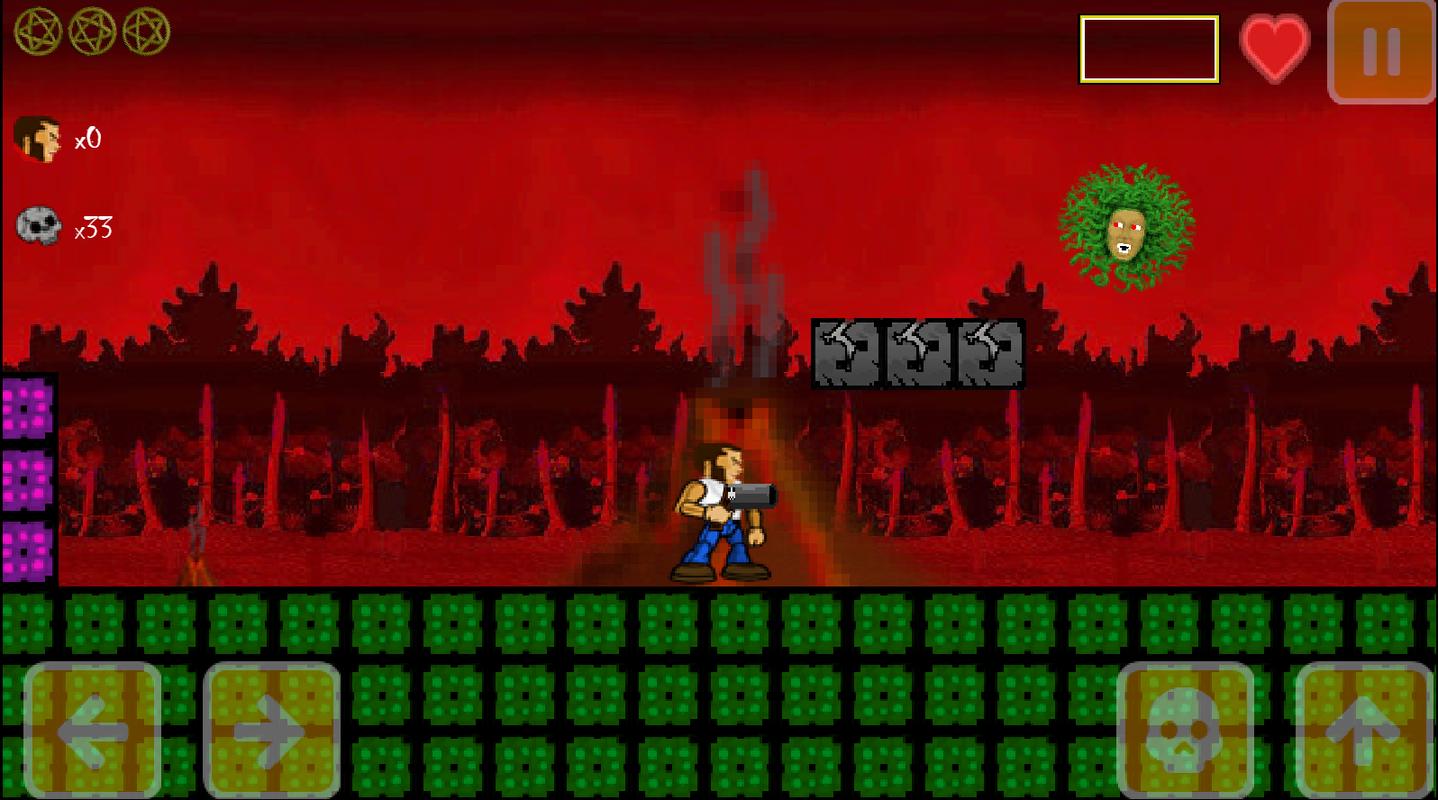The height and width of the screenshot is (800, 1438).
Task: Tap the right arrow move button
Action: [272, 729]
